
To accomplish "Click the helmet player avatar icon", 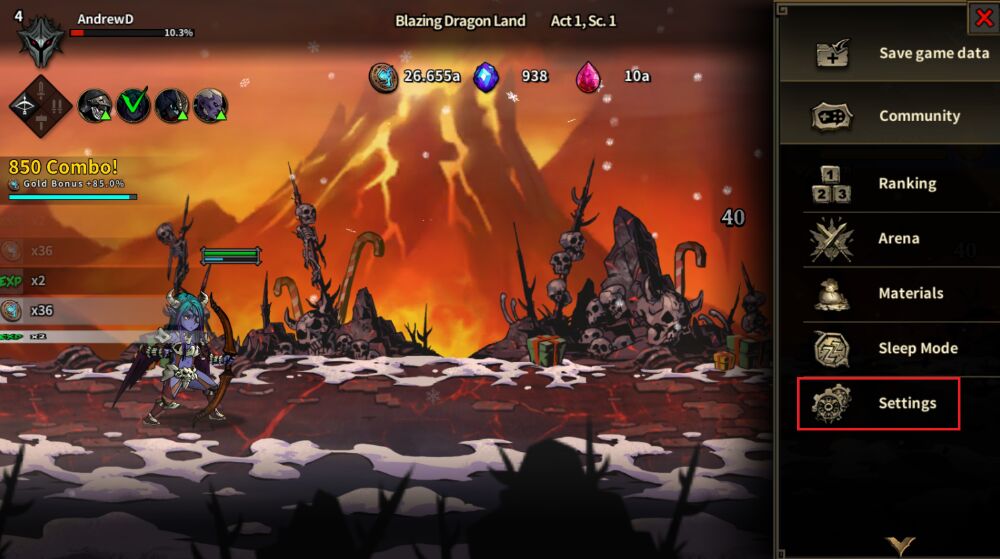I will click(x=41, y=38).
